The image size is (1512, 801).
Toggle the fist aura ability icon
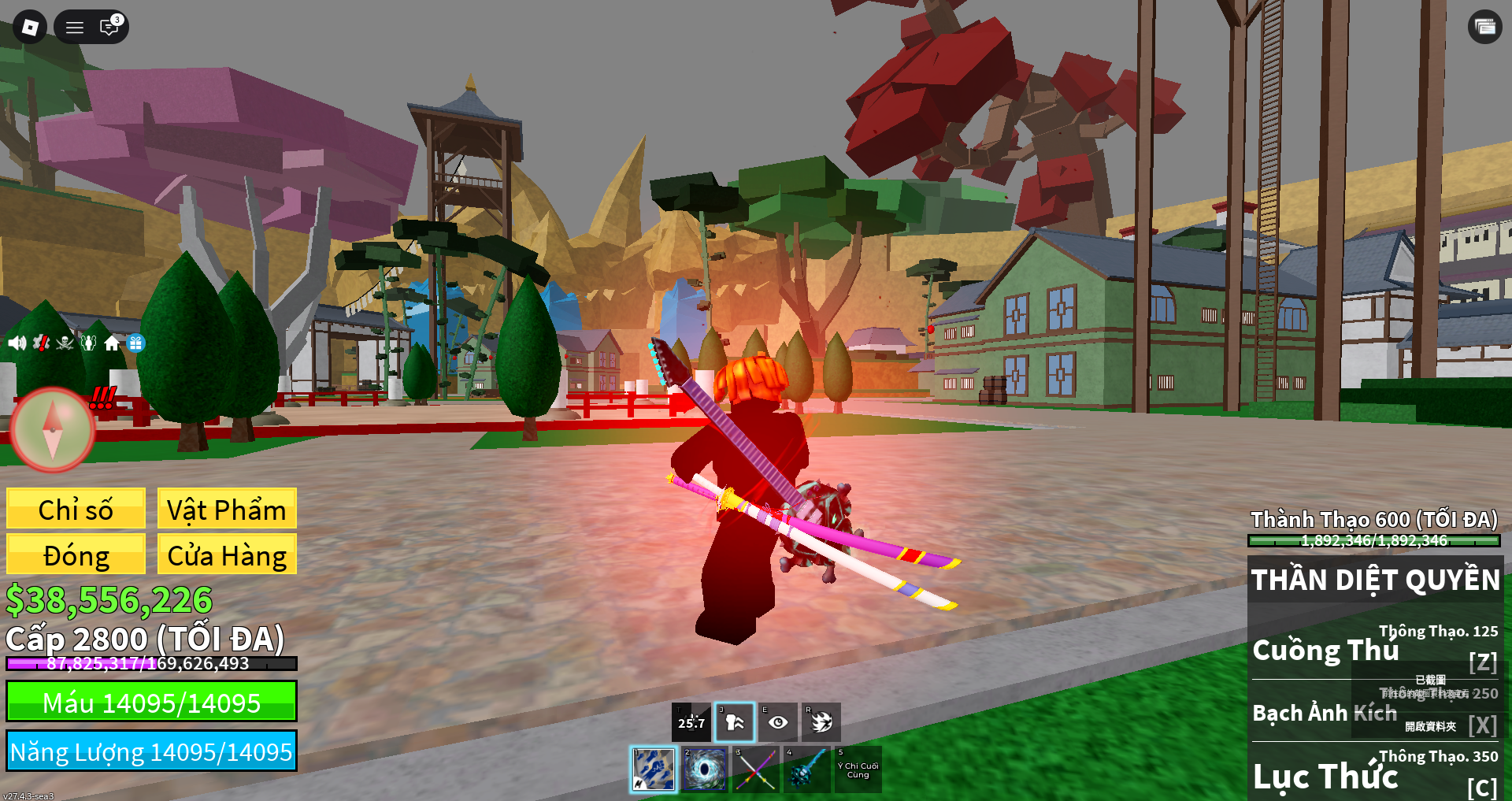tap(735, 721)
